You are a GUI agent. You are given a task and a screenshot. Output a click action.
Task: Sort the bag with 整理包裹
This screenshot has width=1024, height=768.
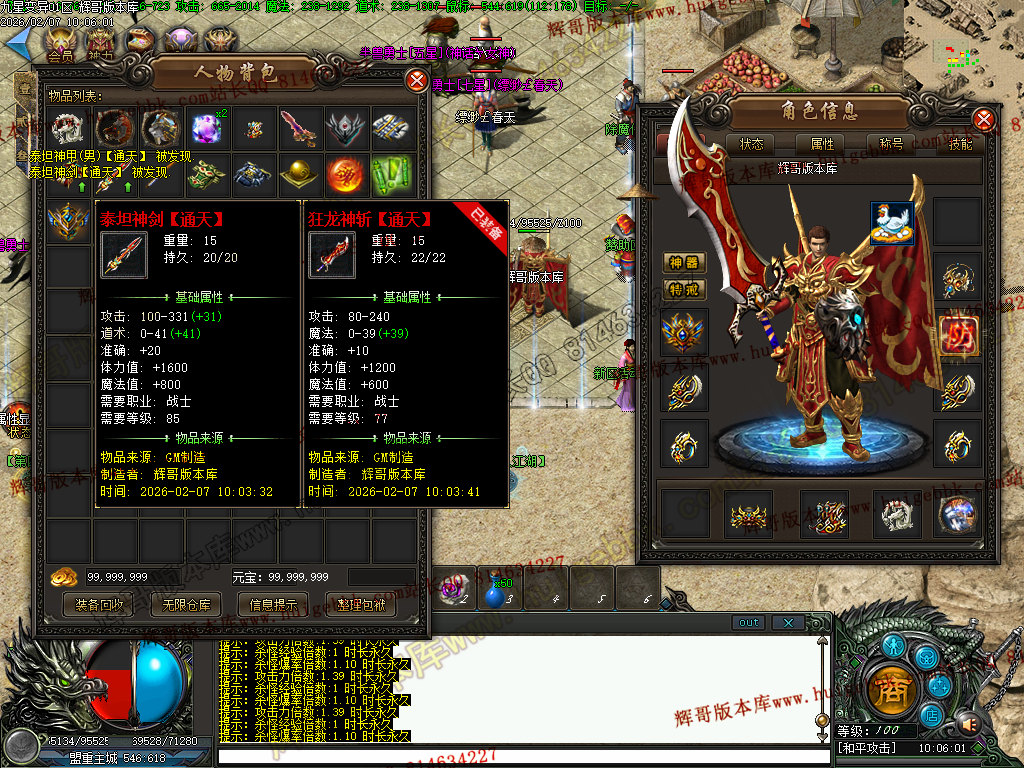click(x=362, y=605)
